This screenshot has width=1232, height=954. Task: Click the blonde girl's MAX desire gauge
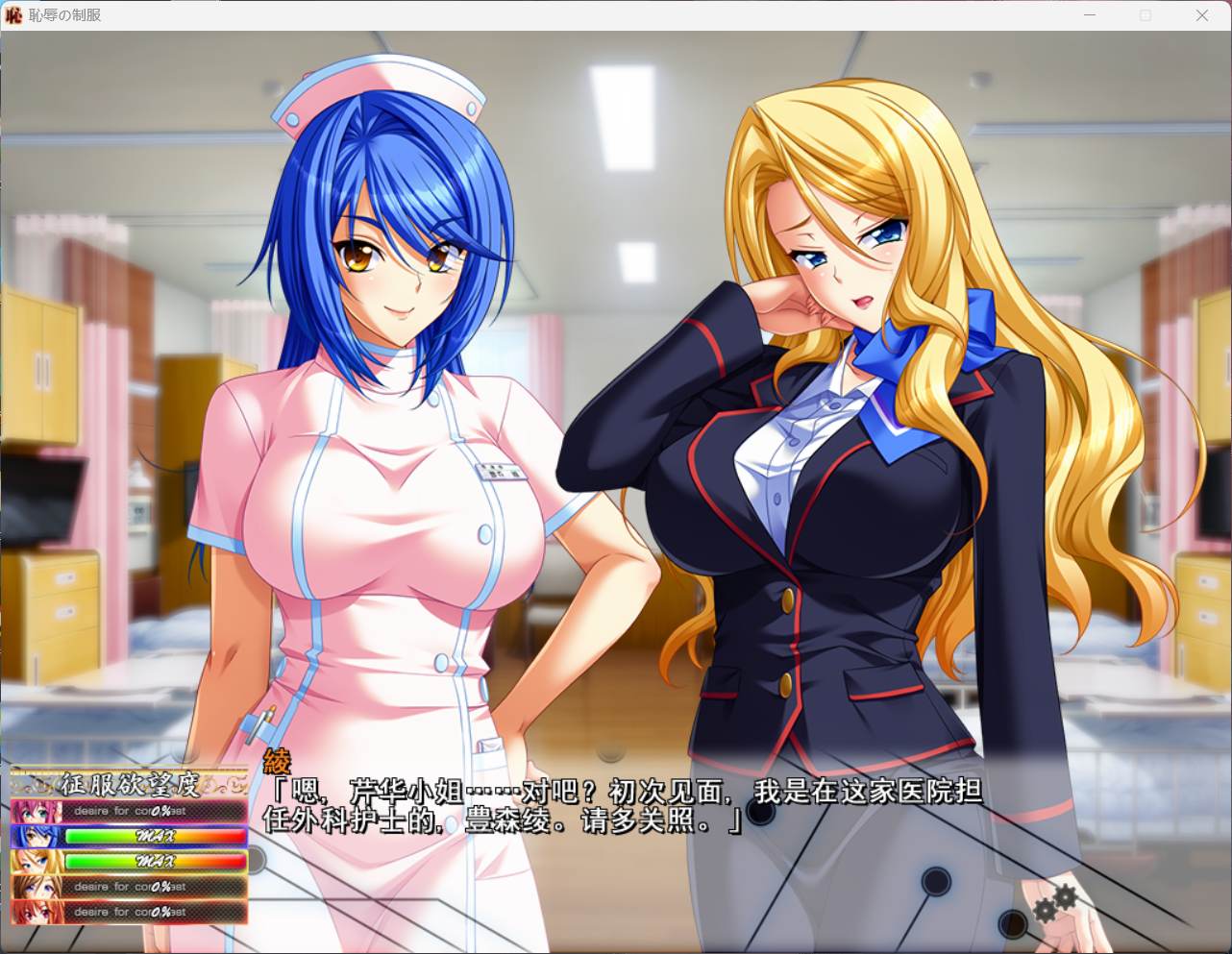pos(154,862)
